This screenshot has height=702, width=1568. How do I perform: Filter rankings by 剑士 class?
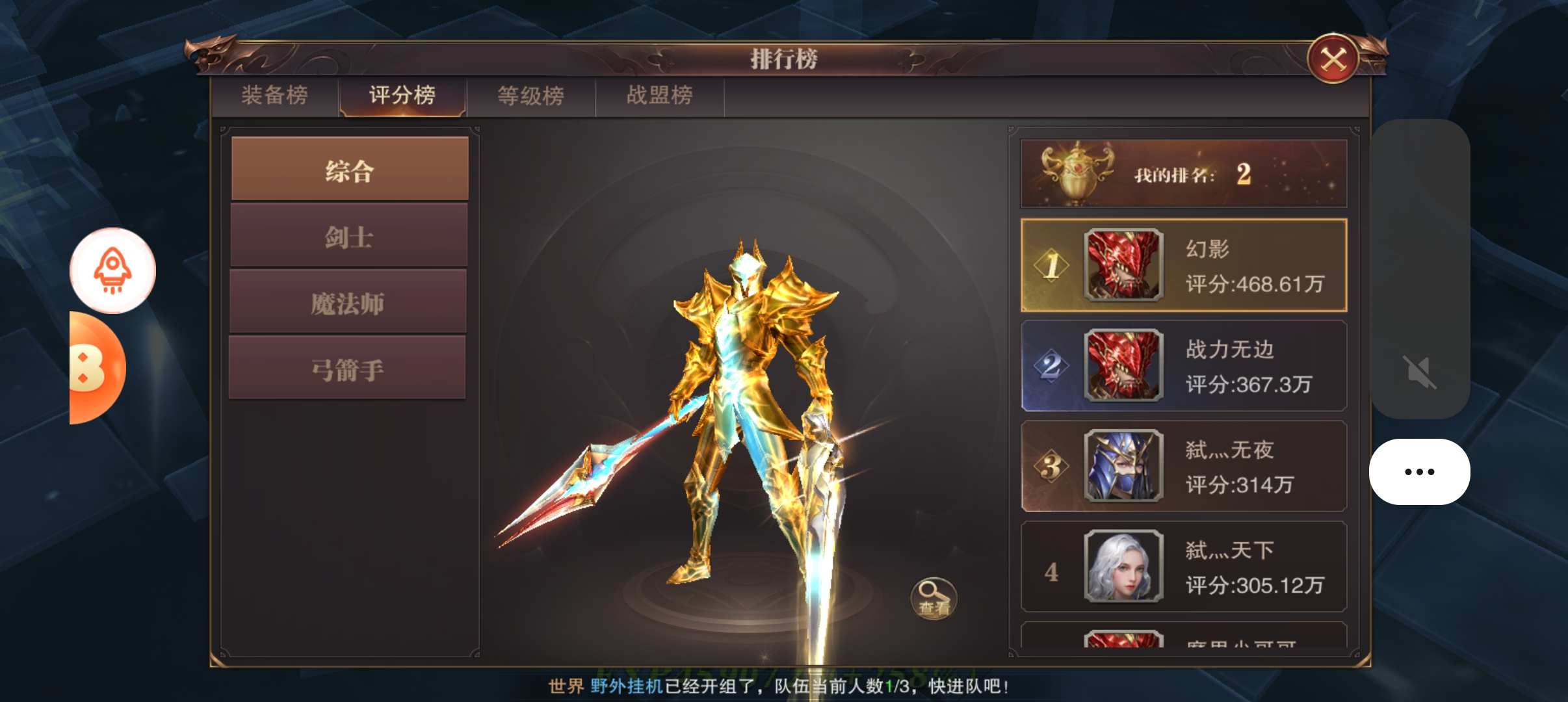coord(349,236)
